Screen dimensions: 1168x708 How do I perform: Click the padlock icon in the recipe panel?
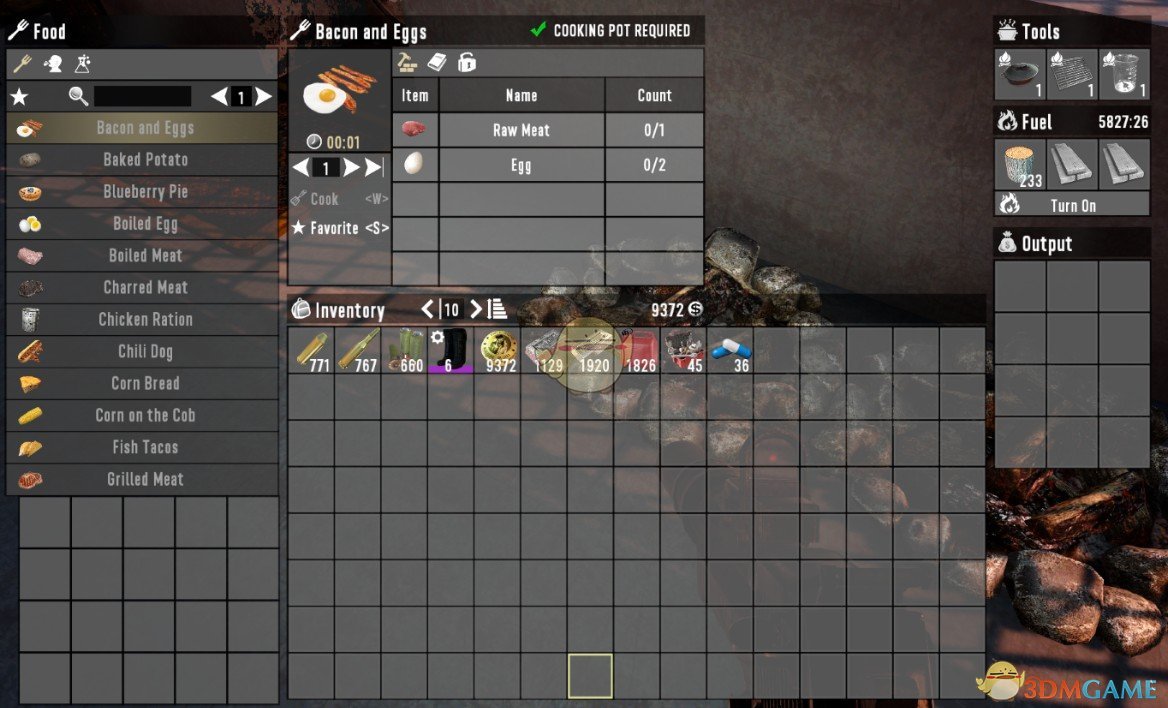click(x=466, y=62)
